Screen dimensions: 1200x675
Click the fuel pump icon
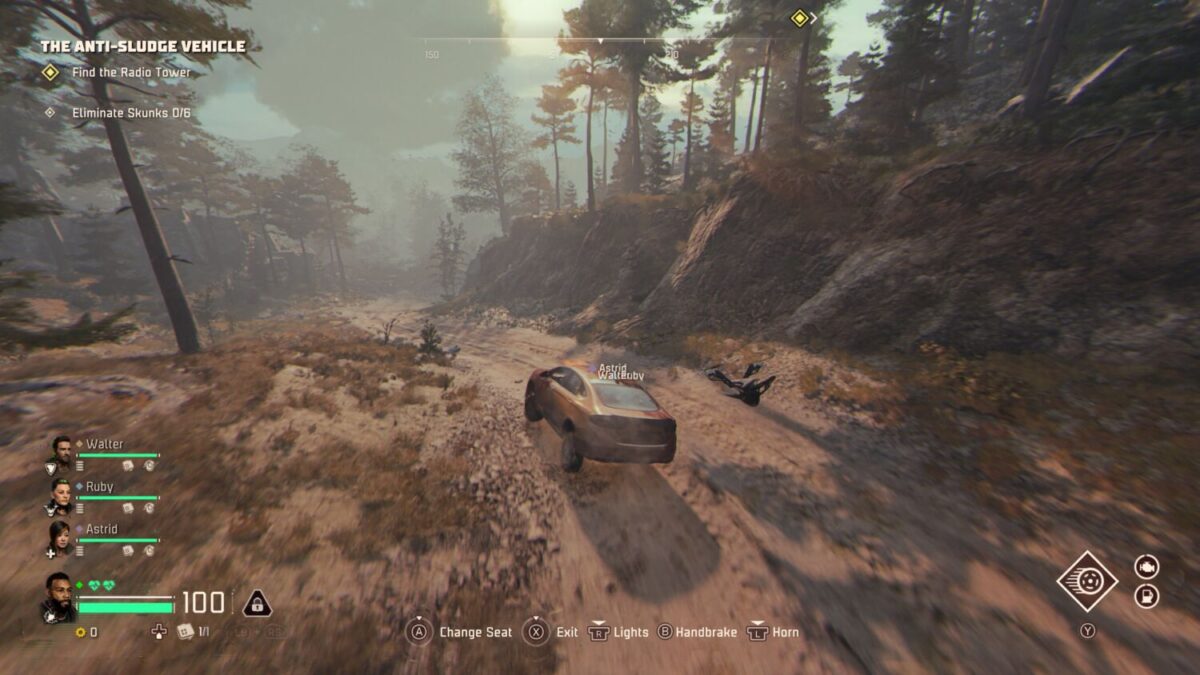(1146, 597)
